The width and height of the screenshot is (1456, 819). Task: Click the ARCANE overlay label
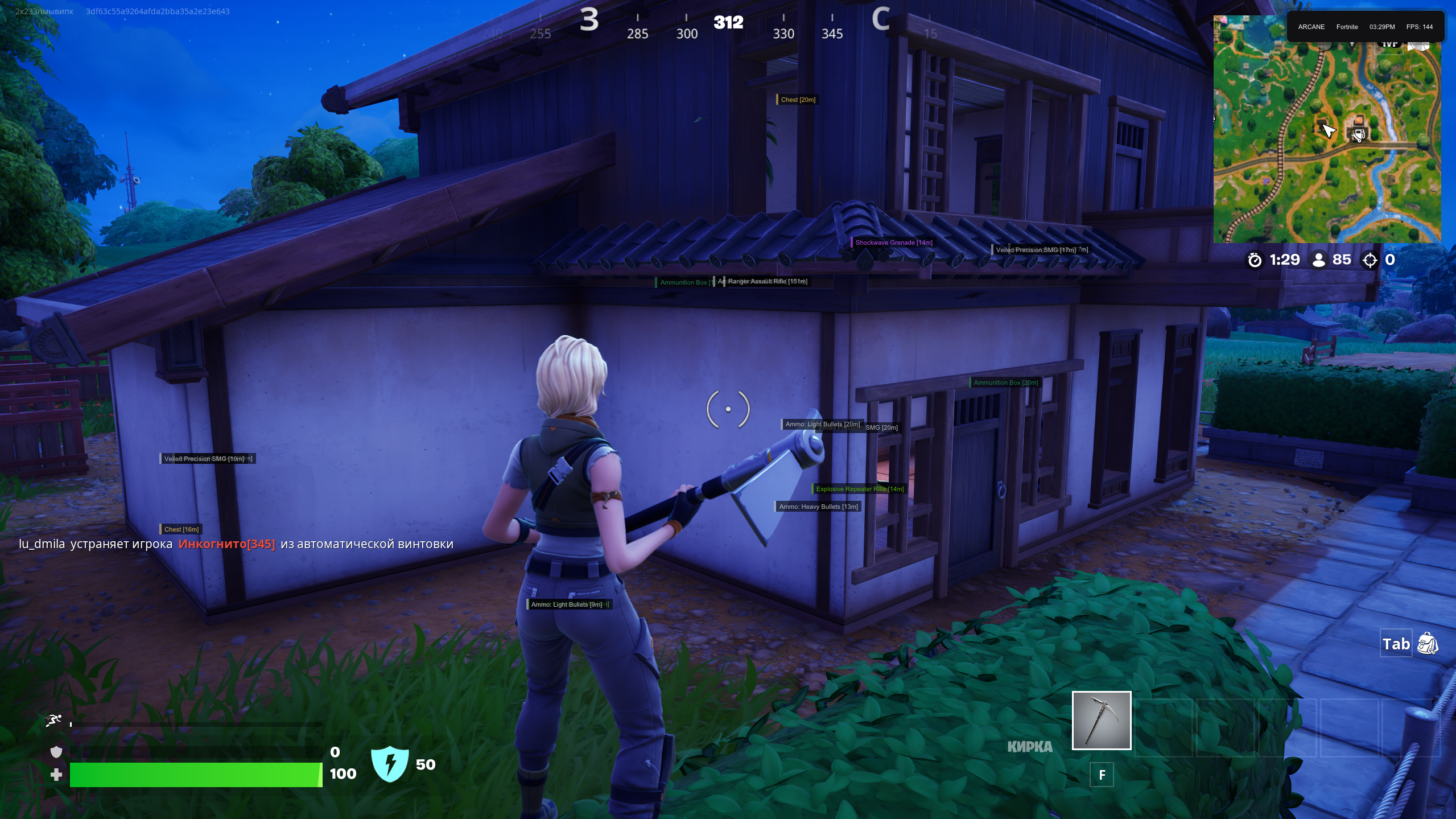[1311, 27]
